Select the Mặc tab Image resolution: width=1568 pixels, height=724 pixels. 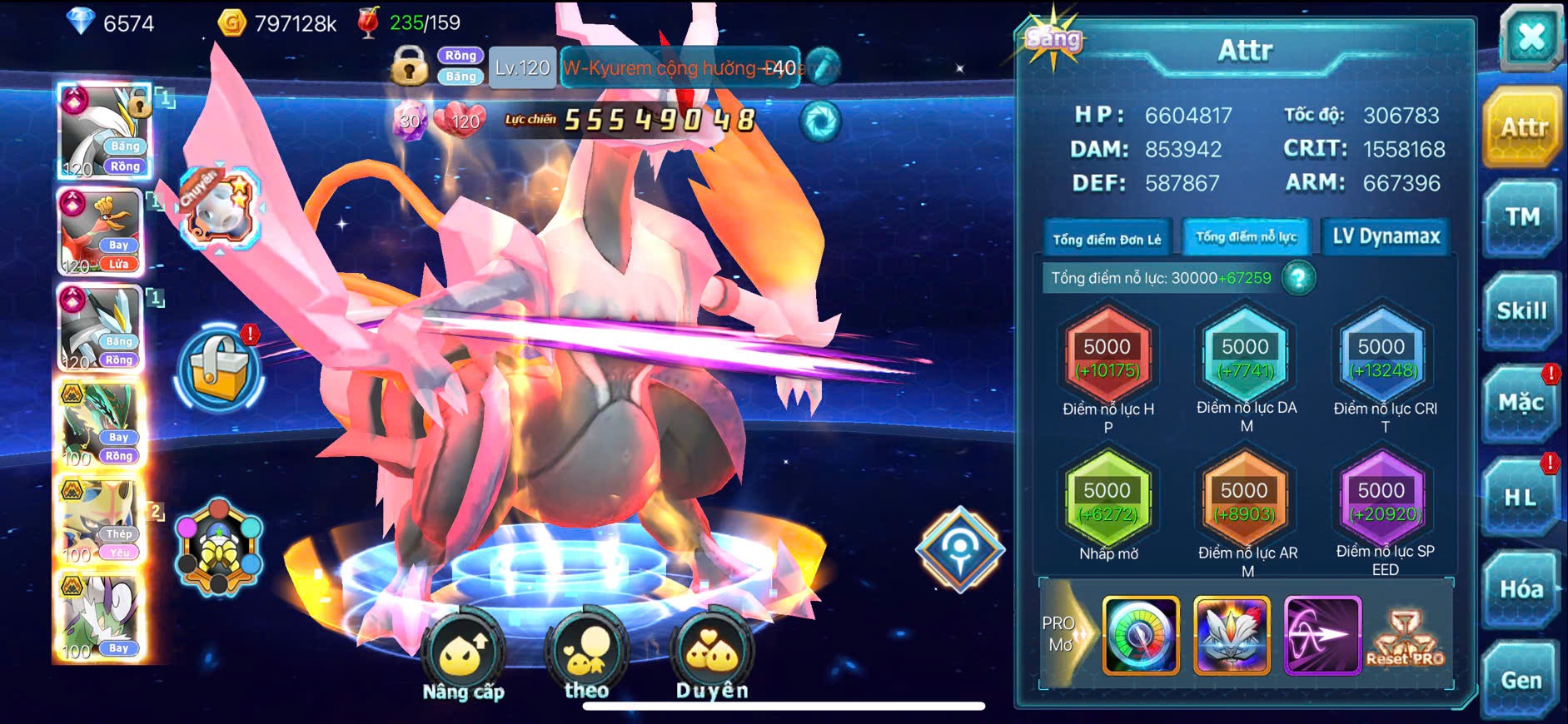1521,404
